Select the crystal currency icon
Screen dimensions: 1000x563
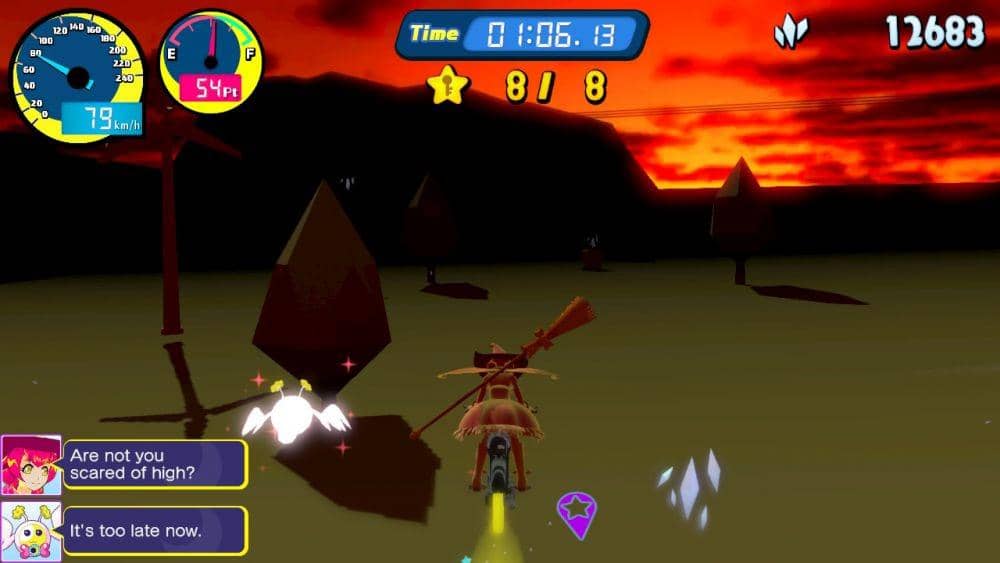point(790,34)
